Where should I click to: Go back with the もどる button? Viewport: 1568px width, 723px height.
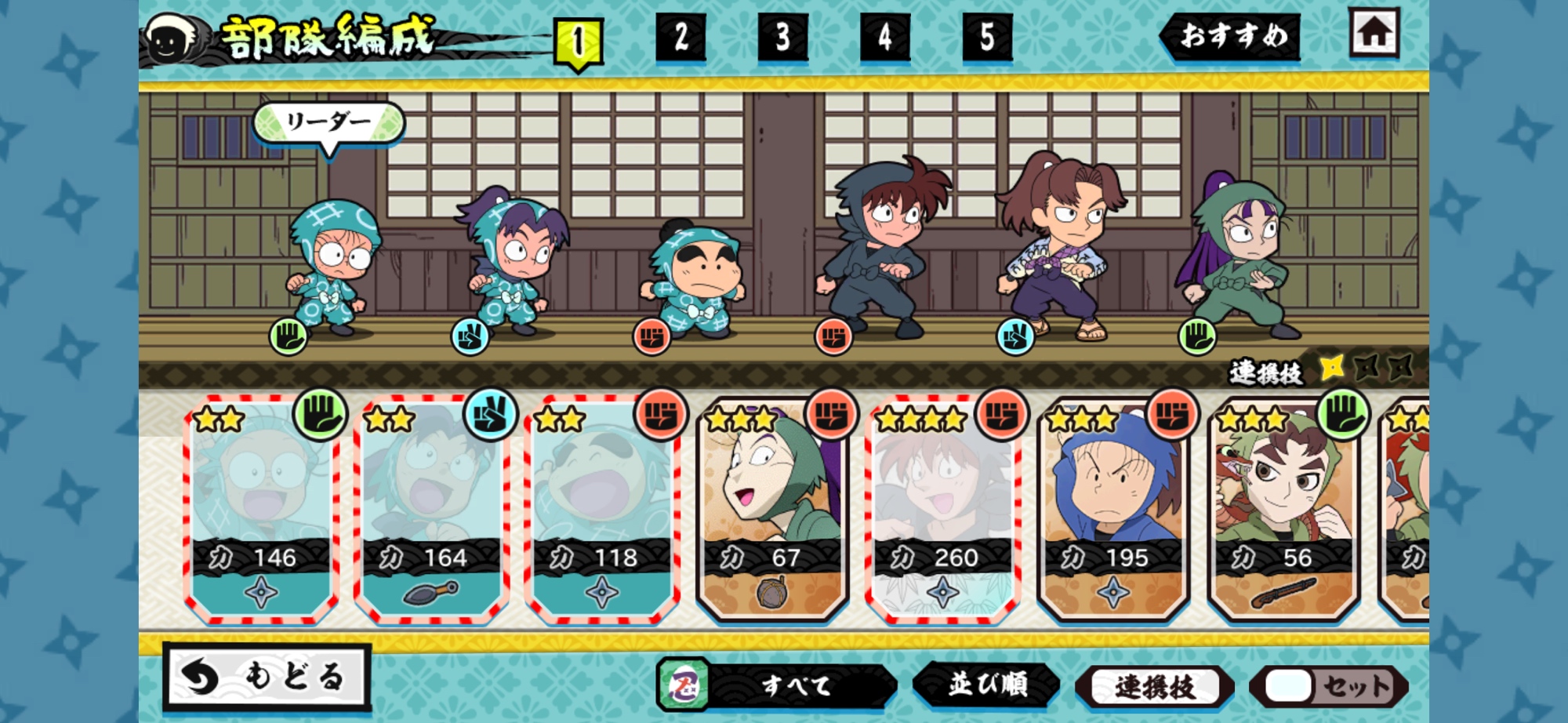coord(267,676)
